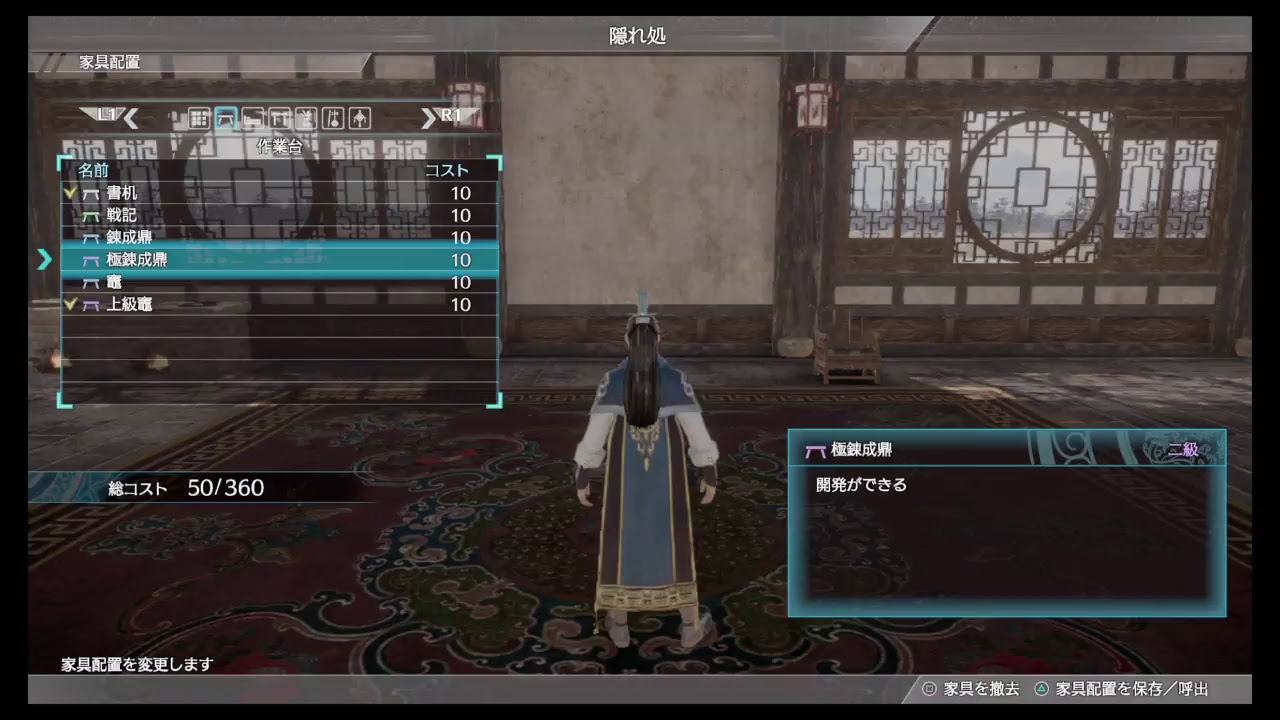Toggle the checkmark on 書机 entry
Image resolution: width=1280 pixels, height=720 pixels.
tap(68, 193)
